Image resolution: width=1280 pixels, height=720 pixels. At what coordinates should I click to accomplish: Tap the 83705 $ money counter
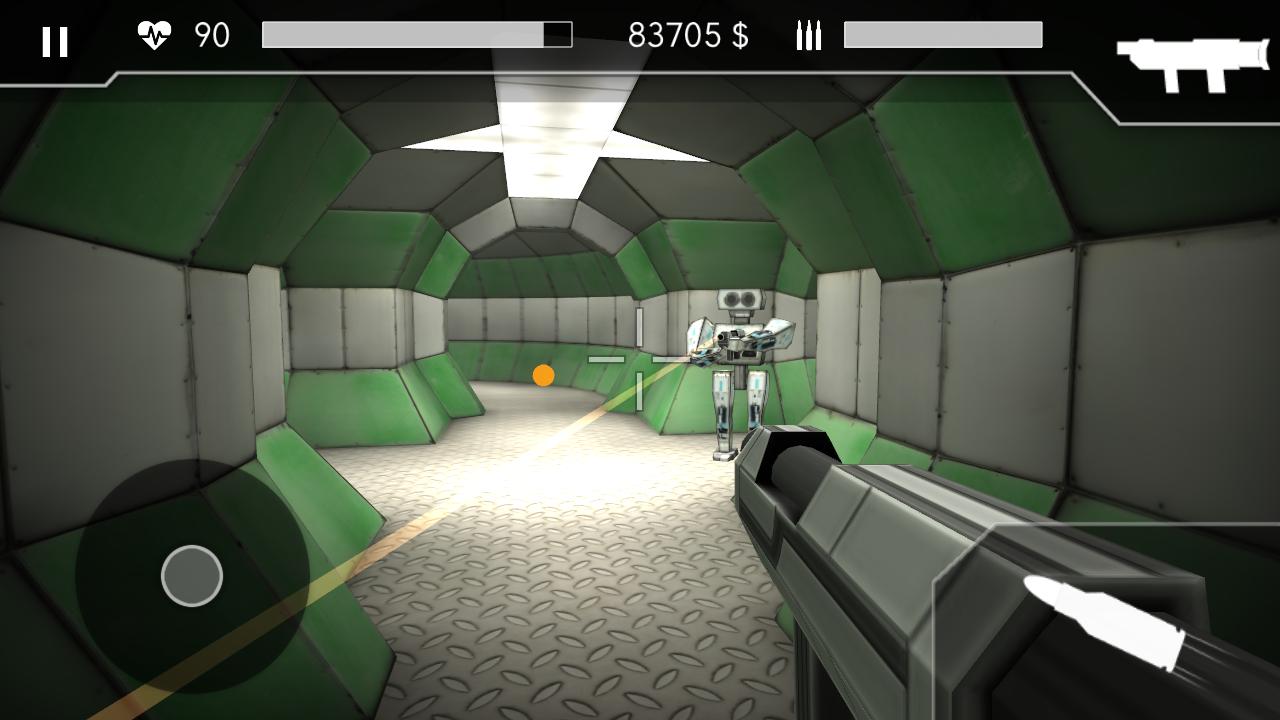point(690,34)
